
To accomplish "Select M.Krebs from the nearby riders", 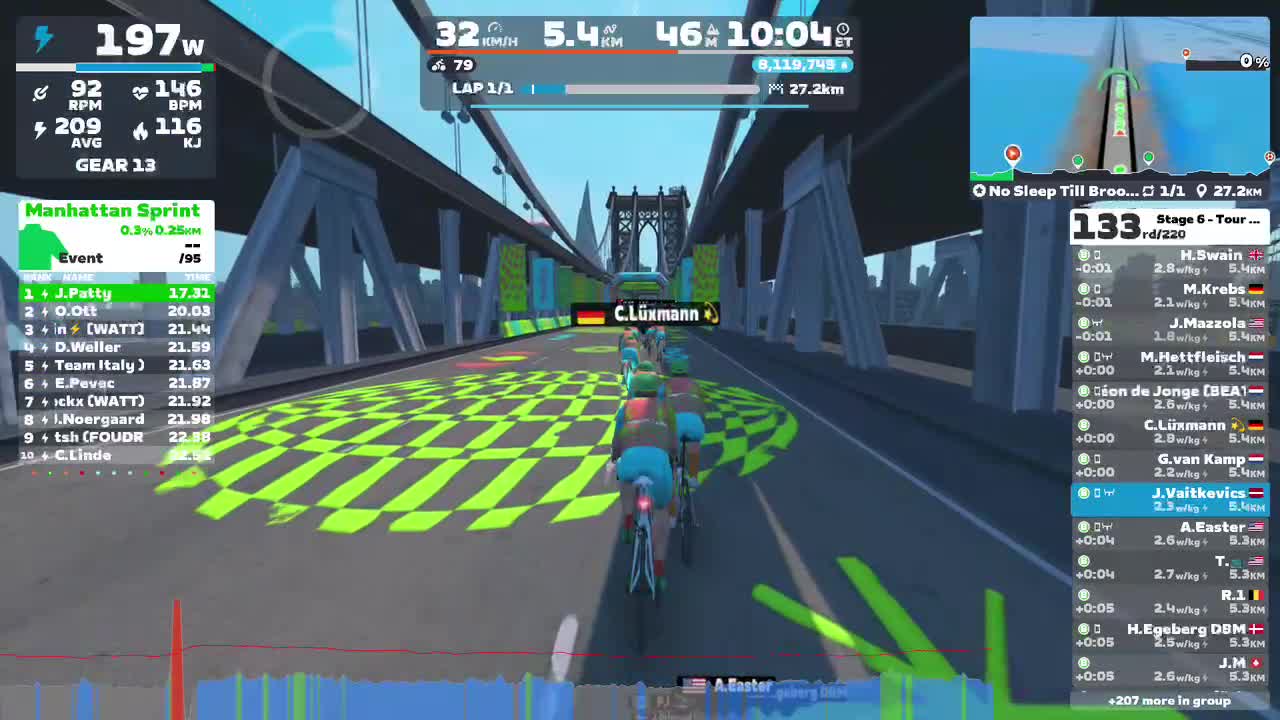I will [1215, 289].
